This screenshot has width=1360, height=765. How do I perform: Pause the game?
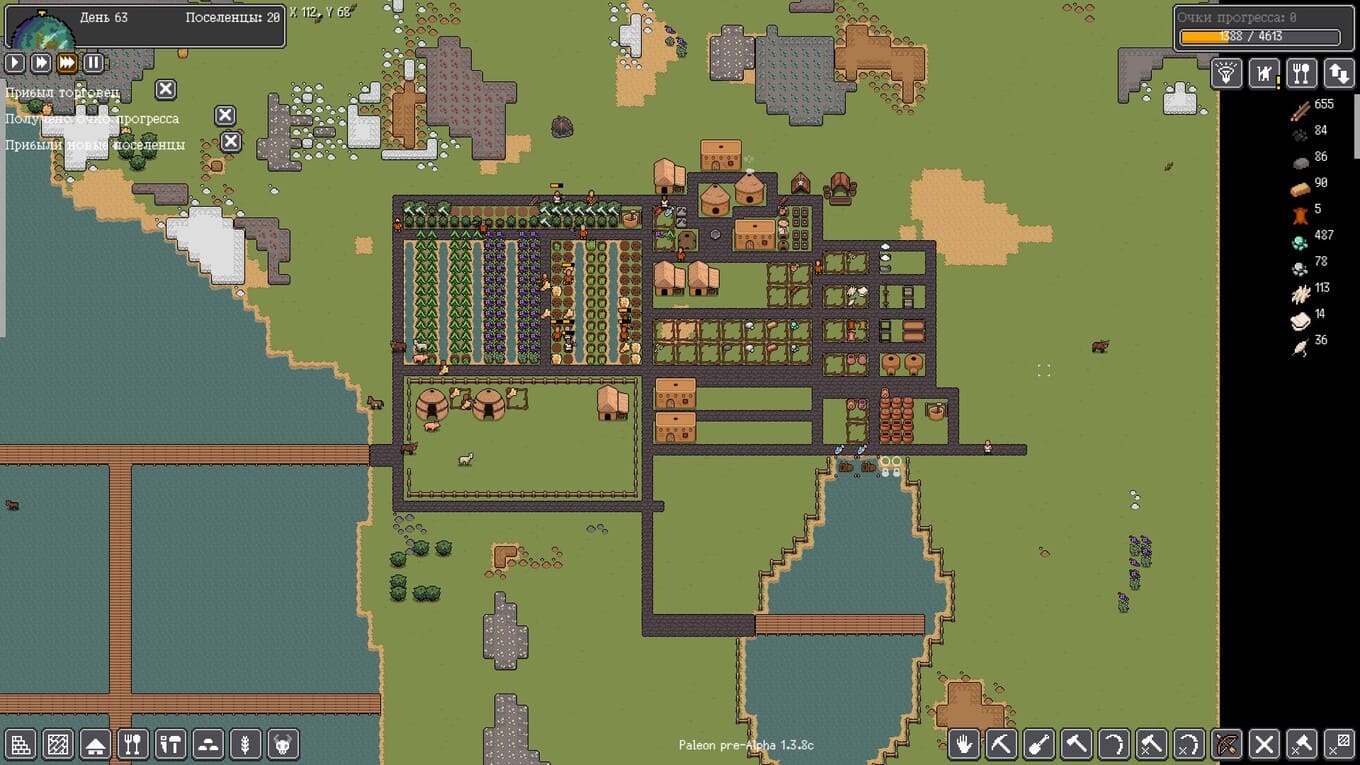(93, 63)
